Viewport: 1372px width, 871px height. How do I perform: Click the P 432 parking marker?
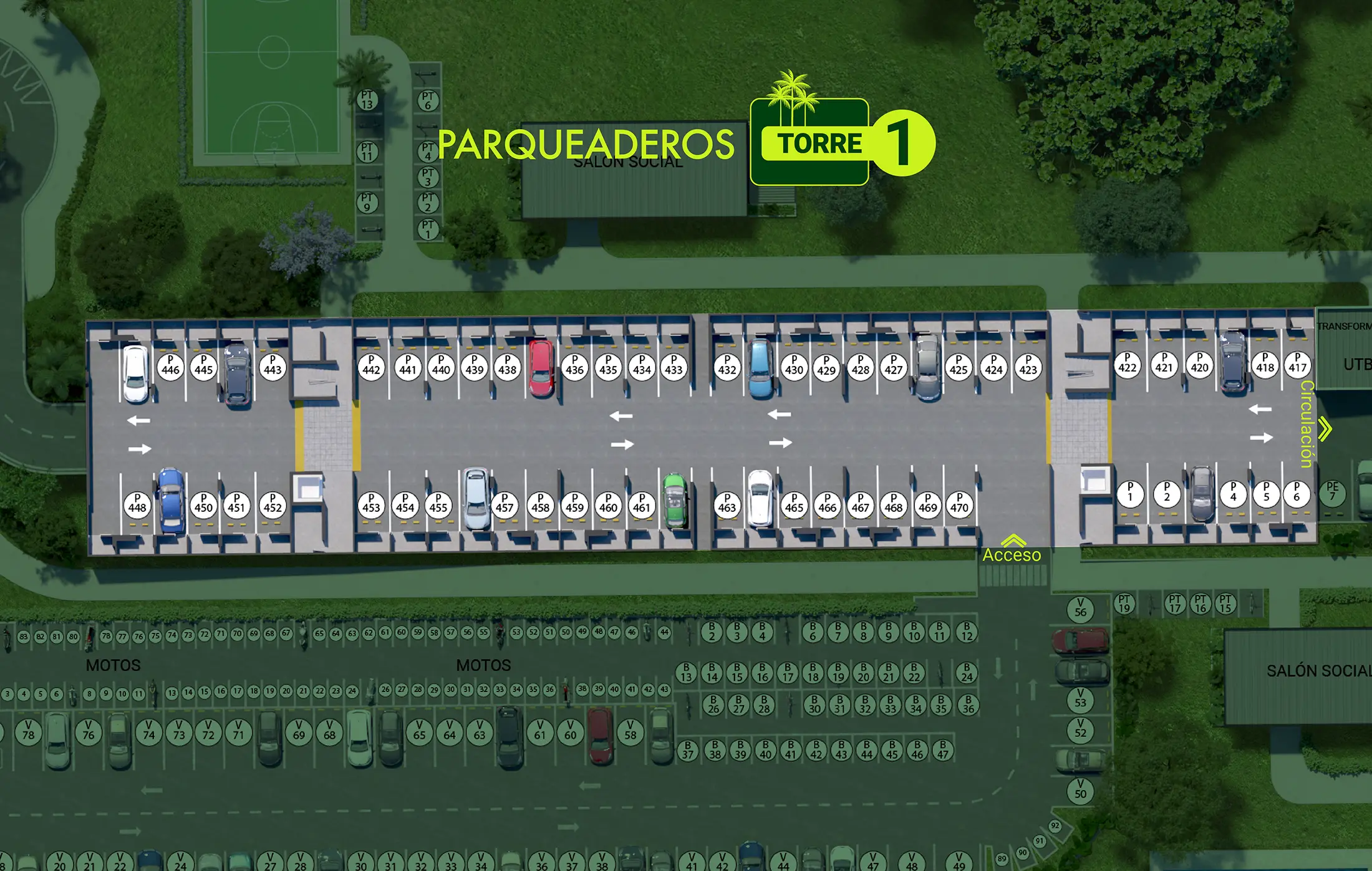727,366
